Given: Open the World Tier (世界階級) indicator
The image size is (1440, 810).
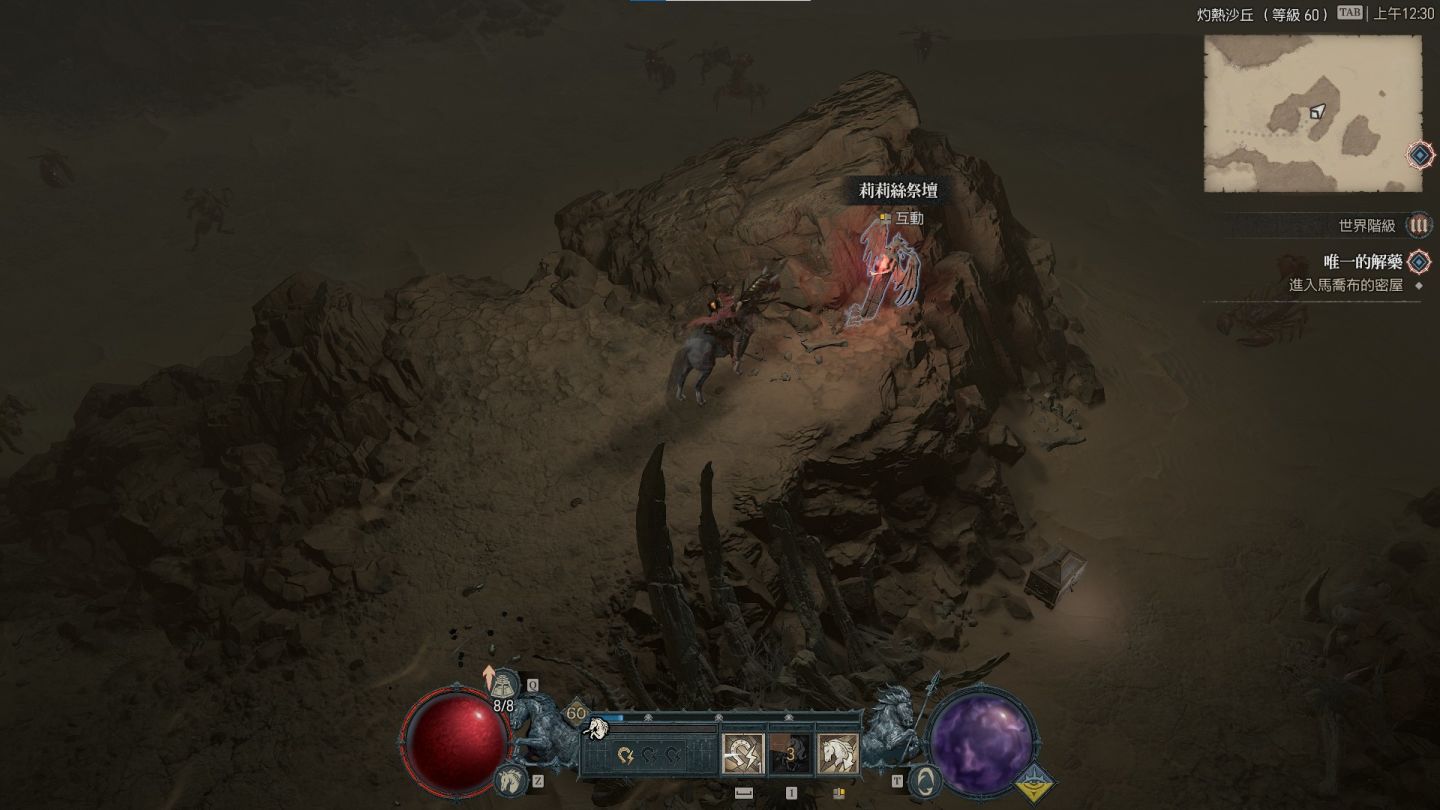Looking at the screenshot, I should point(1418,226).
